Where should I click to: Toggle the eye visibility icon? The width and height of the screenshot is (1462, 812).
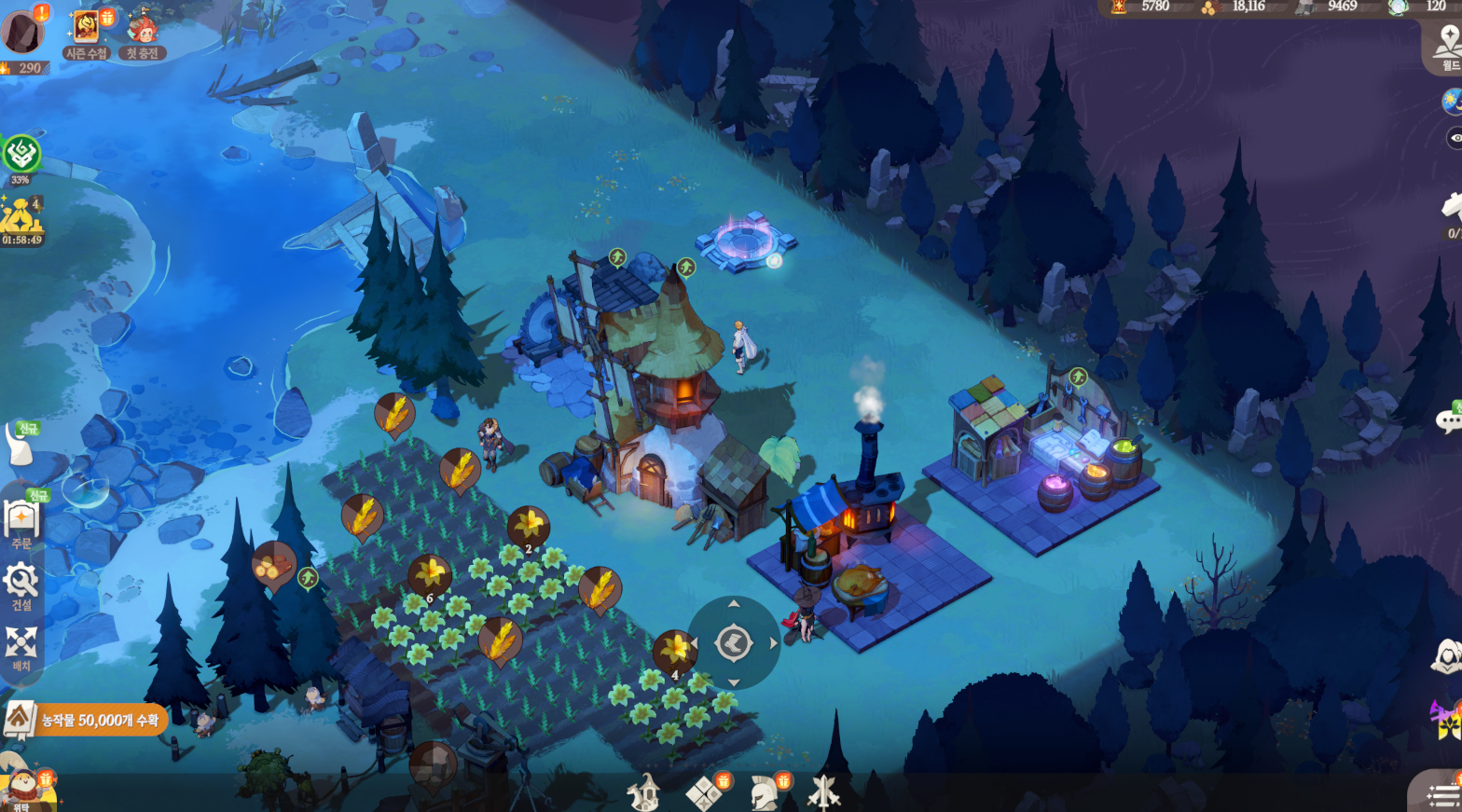coord(1455,138)
